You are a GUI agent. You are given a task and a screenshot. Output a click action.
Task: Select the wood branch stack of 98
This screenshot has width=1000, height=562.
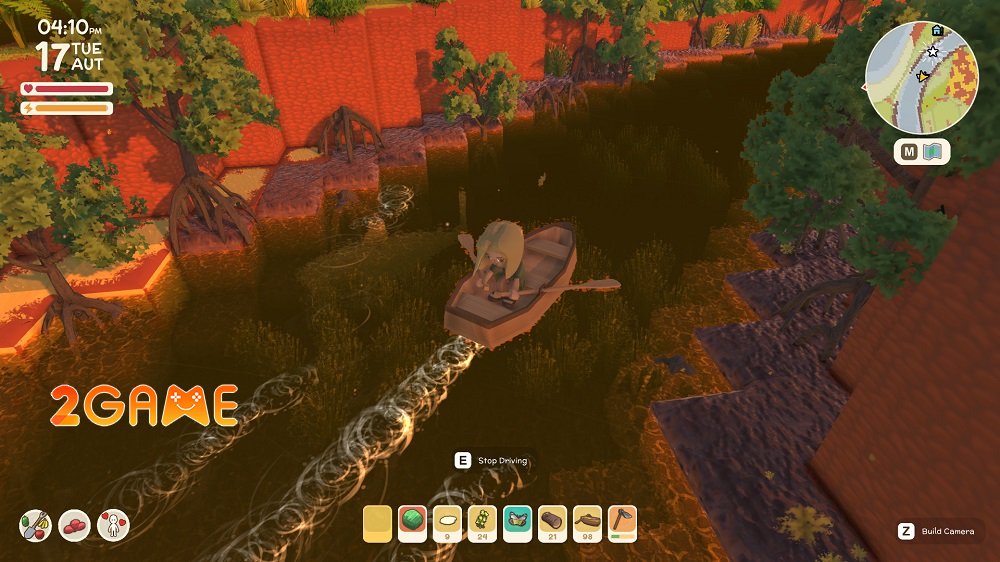(x=587, y=523)
